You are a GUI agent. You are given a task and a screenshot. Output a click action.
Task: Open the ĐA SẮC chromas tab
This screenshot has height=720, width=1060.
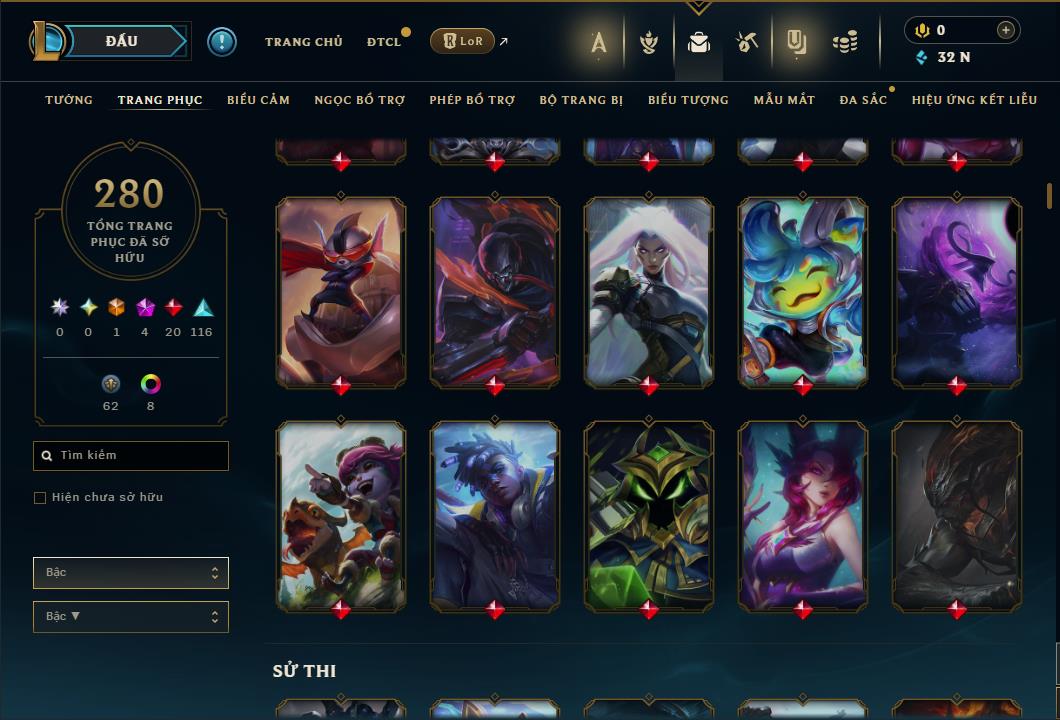(863, 100)
